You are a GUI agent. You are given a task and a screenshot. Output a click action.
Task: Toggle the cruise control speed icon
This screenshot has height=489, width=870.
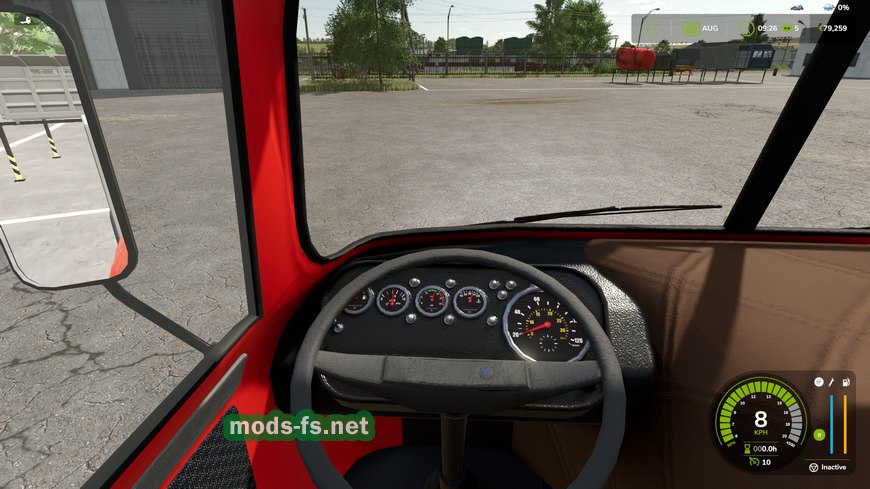pyautogui.click(x=752, y=461)
